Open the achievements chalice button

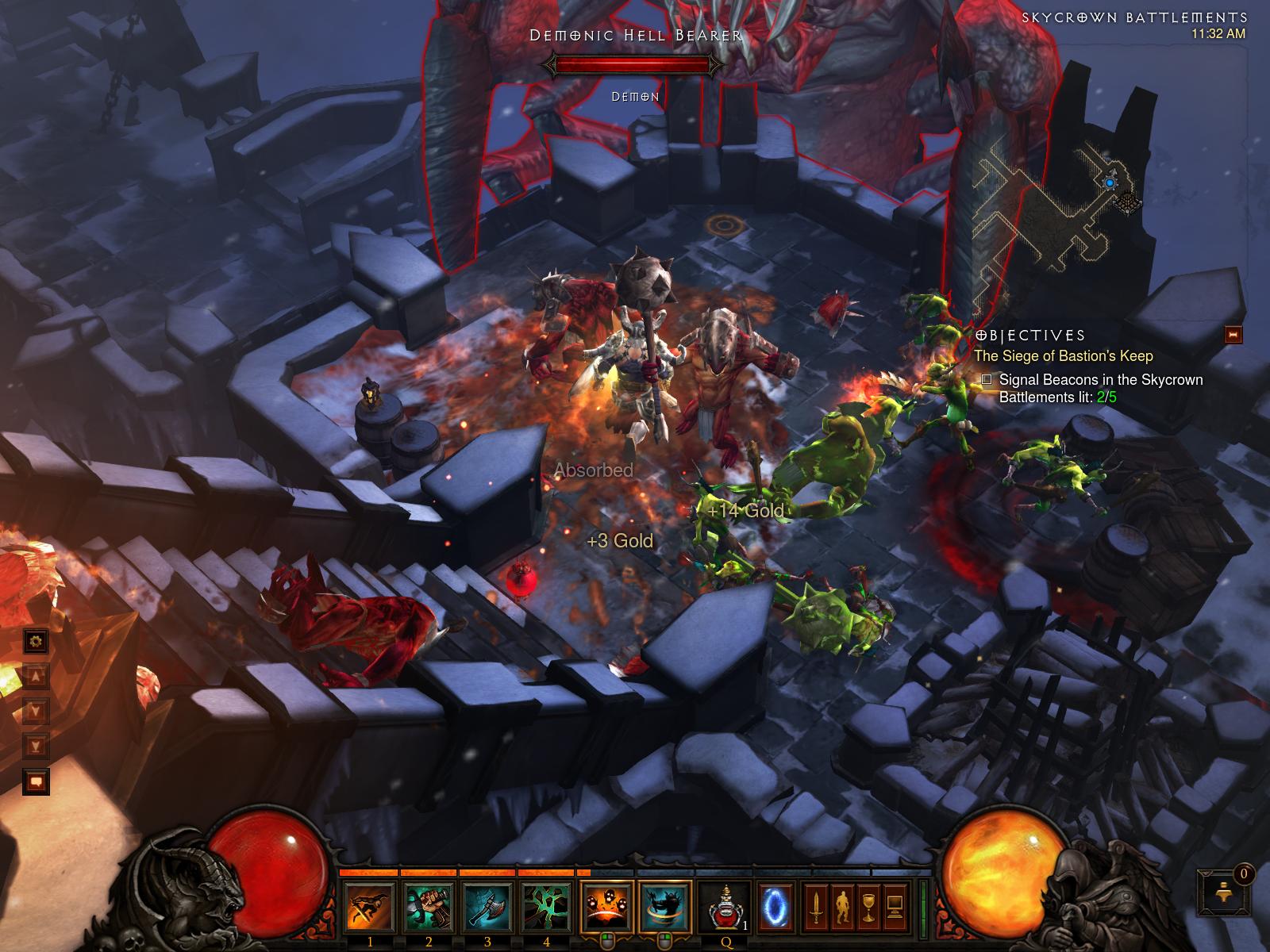(868, 905)
